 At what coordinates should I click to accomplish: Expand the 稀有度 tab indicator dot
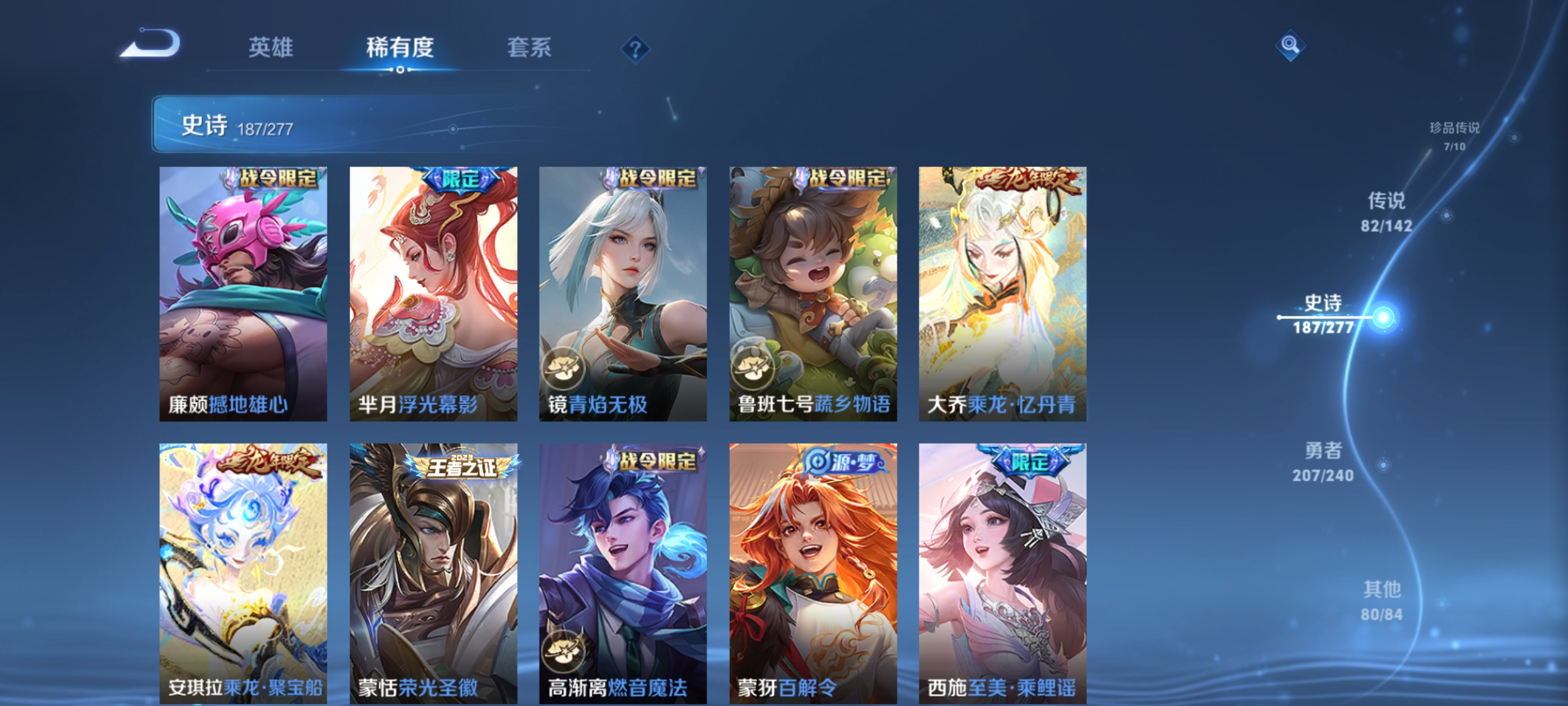point(400,70)
